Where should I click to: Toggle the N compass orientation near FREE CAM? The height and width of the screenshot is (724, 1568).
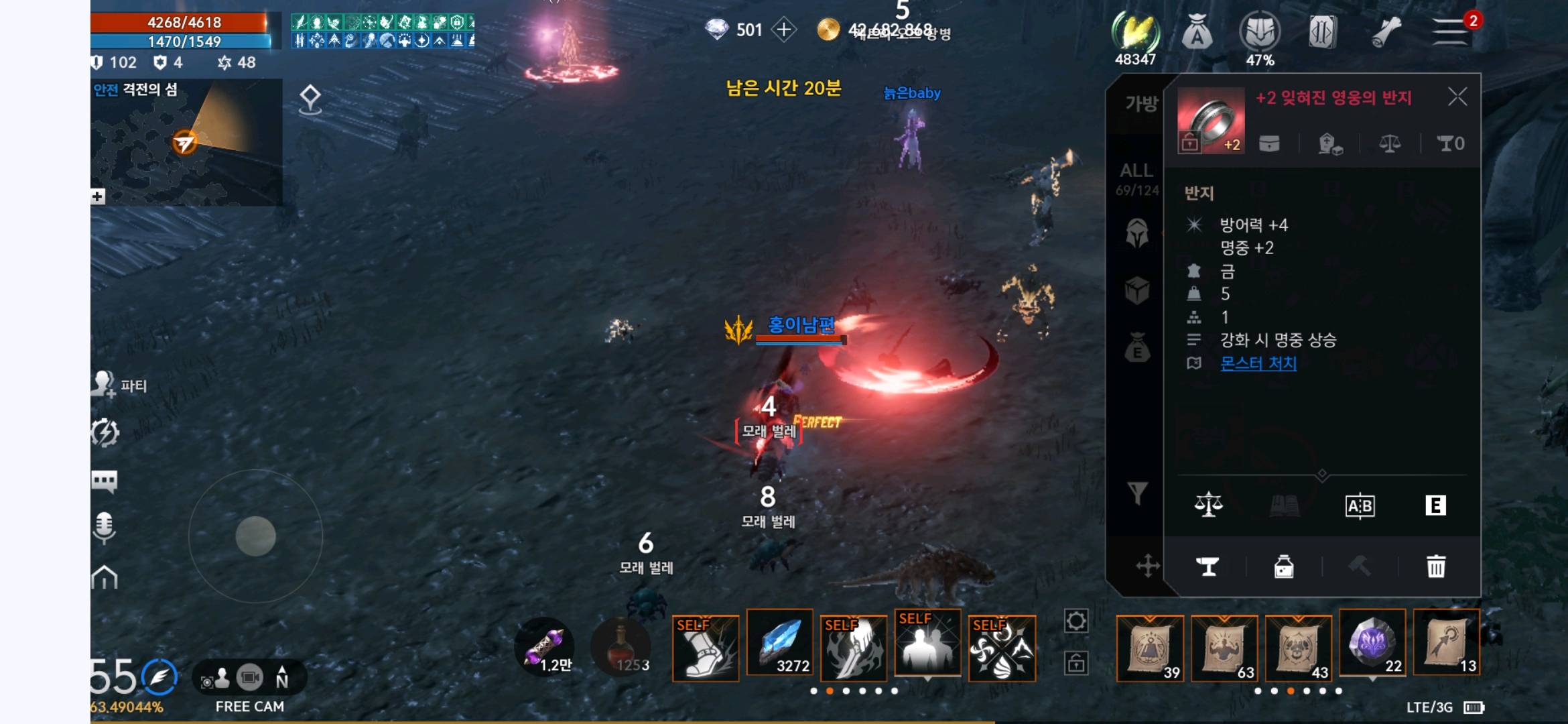[x=282, y=678]
